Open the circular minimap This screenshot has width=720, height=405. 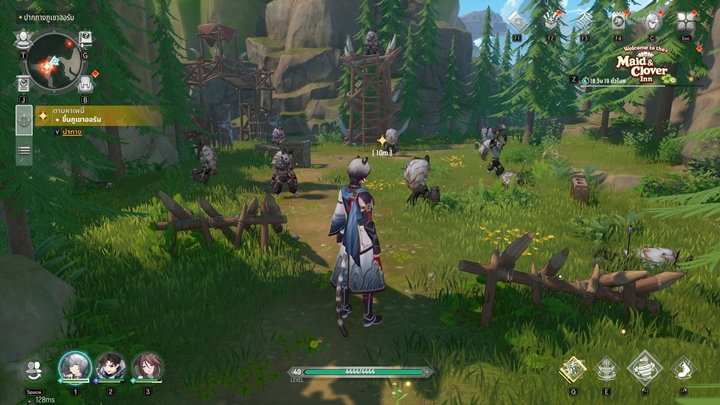(53, 60)
